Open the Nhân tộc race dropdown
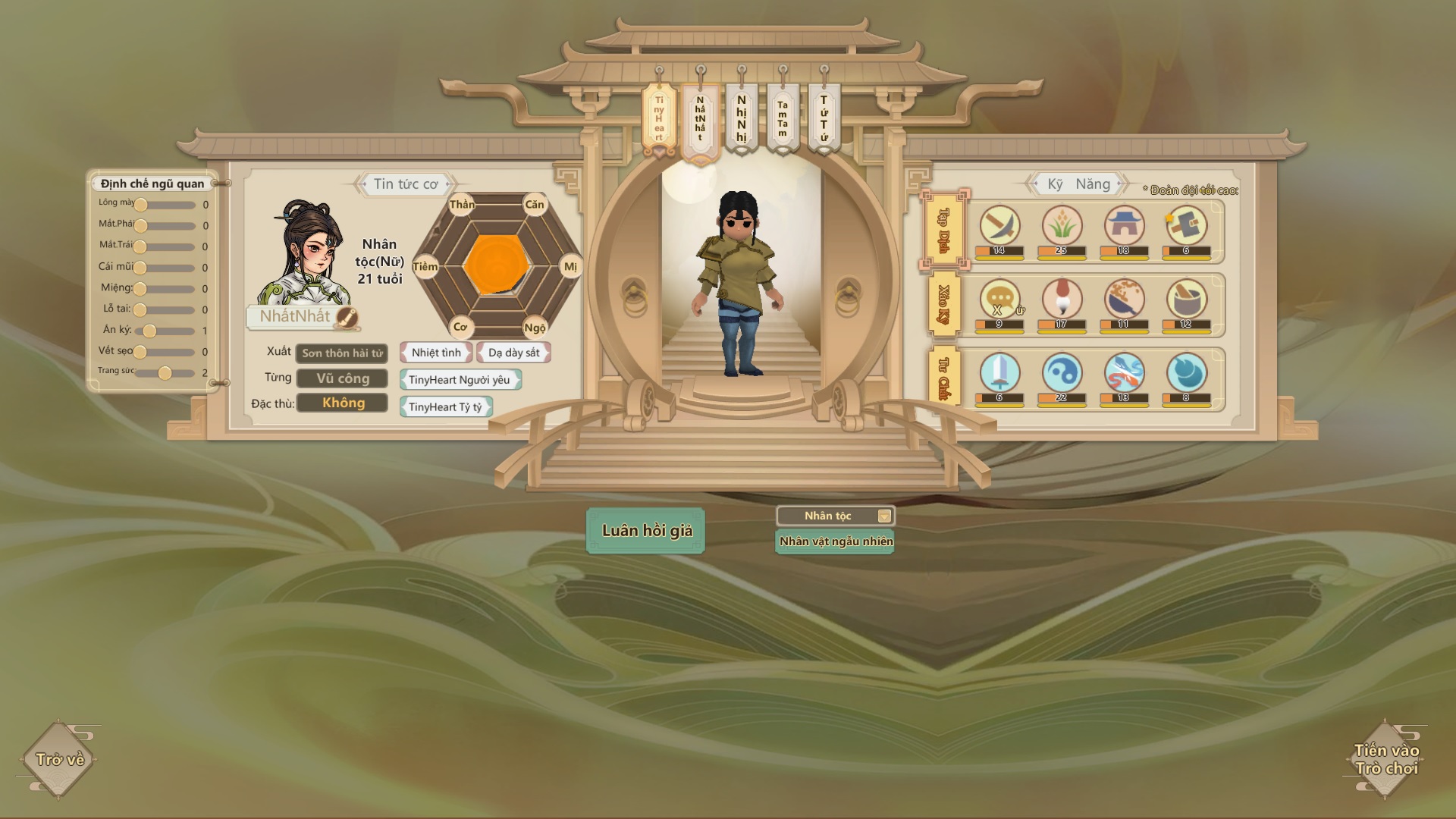The height and width of the screenshot is (819, 1456). click(835, 516)
